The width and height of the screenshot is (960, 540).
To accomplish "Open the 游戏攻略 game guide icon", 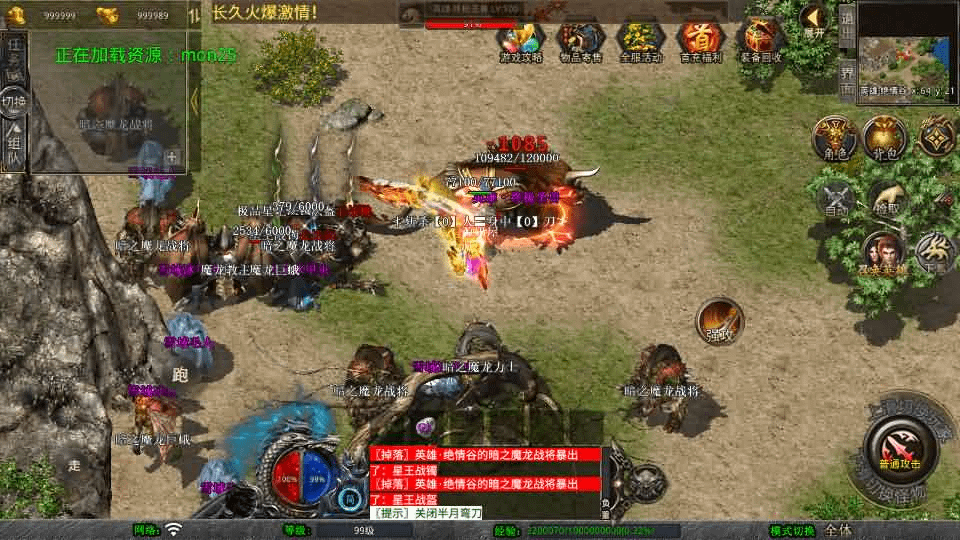I will coord(520,40).
